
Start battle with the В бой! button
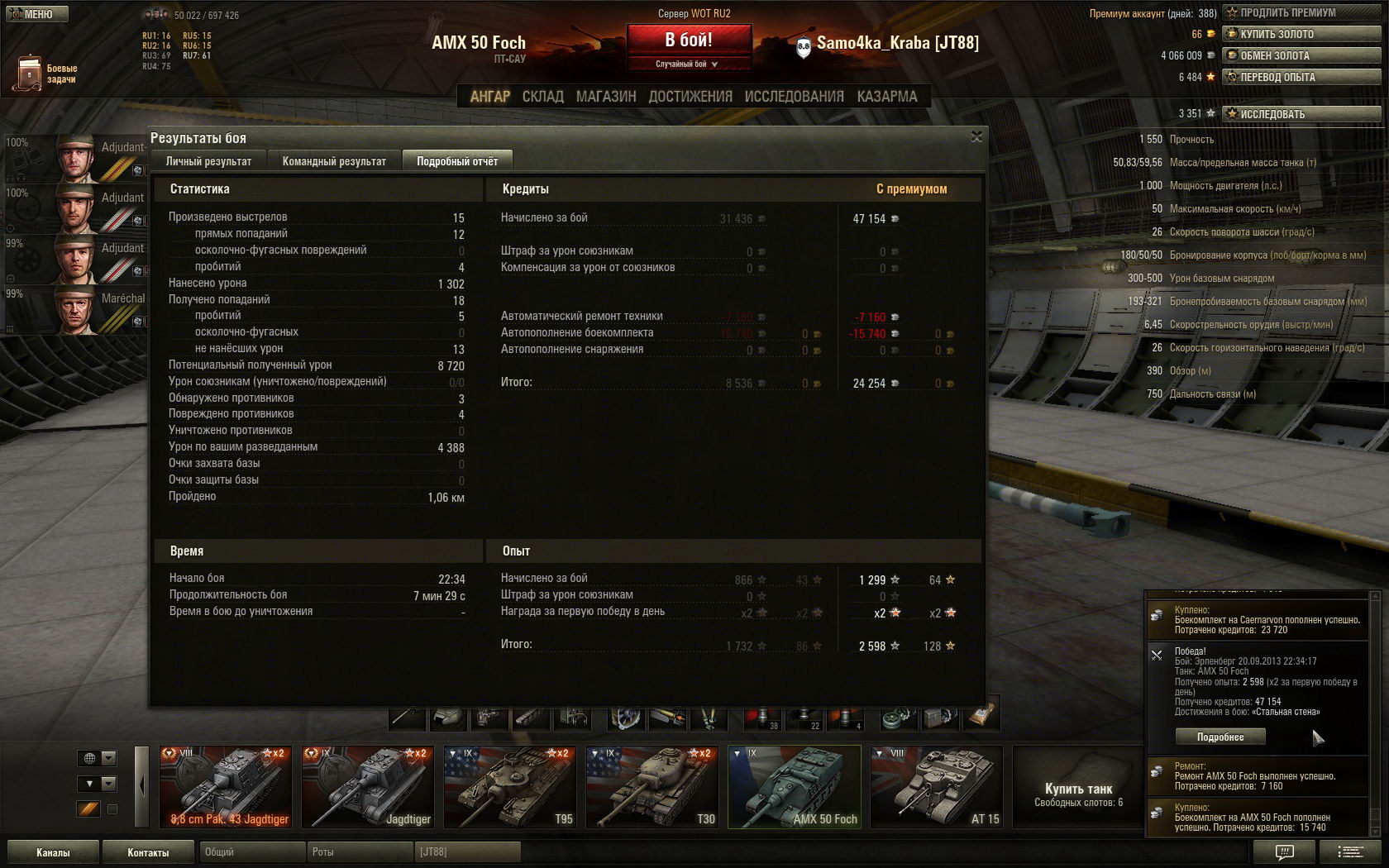pos(689,40)
